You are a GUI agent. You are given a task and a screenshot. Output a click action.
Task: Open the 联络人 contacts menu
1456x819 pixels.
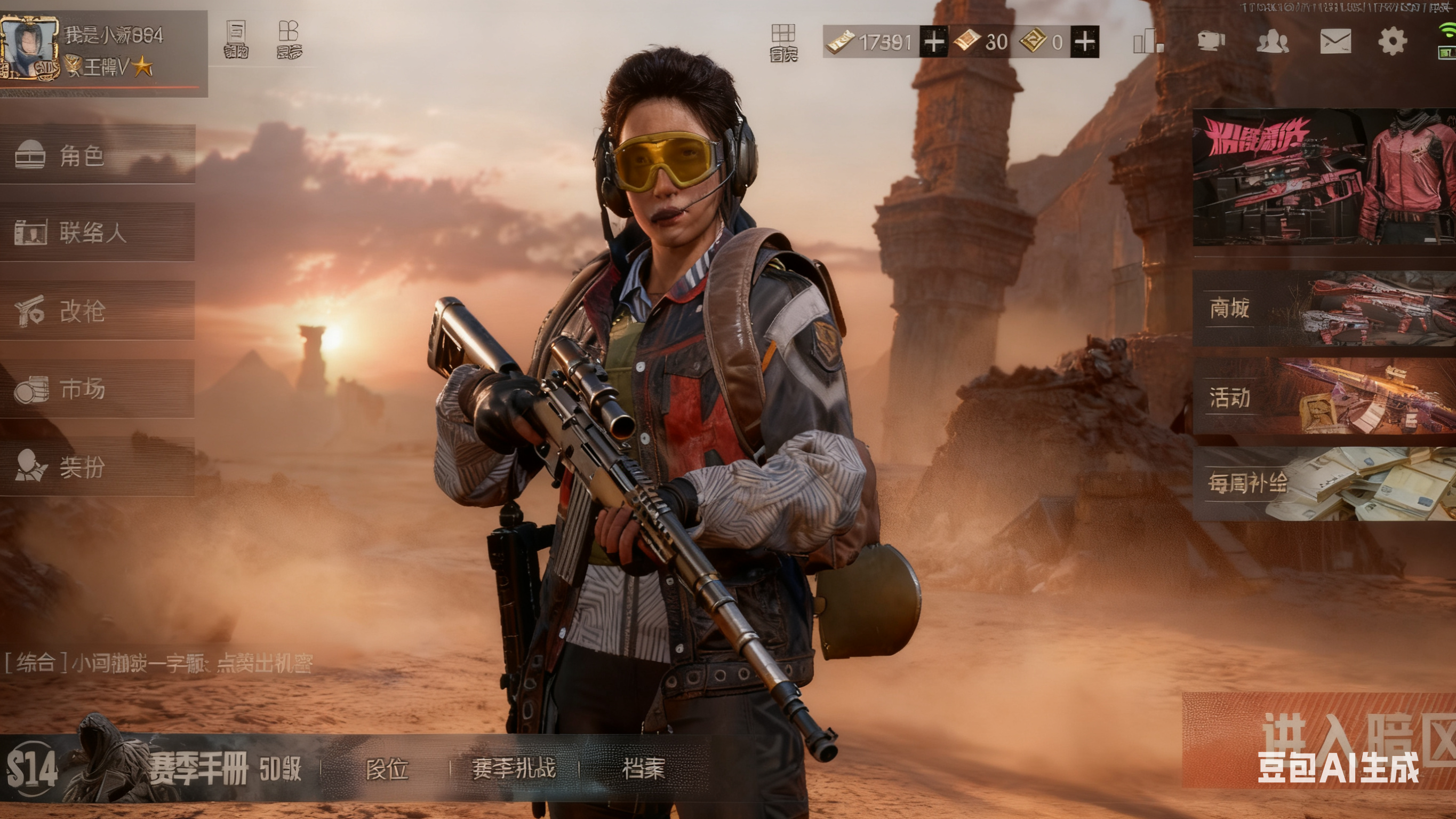[x=97, y=233]
